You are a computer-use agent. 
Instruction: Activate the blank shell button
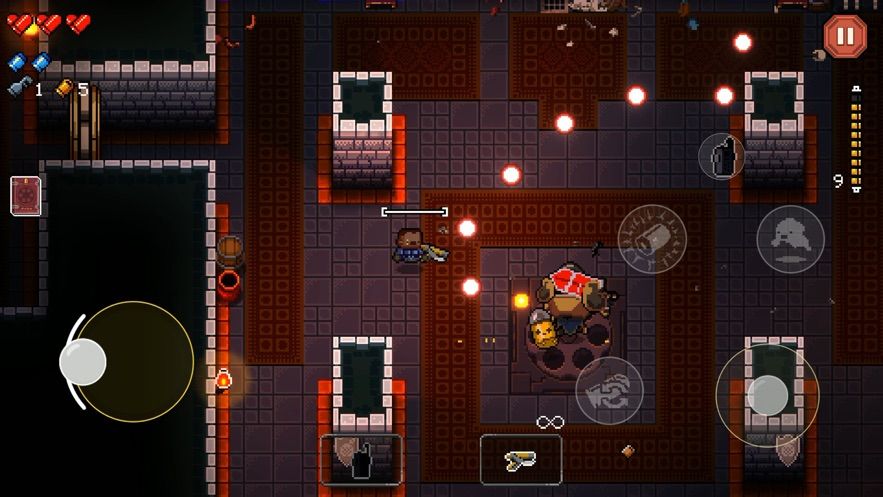pos(652,238)
